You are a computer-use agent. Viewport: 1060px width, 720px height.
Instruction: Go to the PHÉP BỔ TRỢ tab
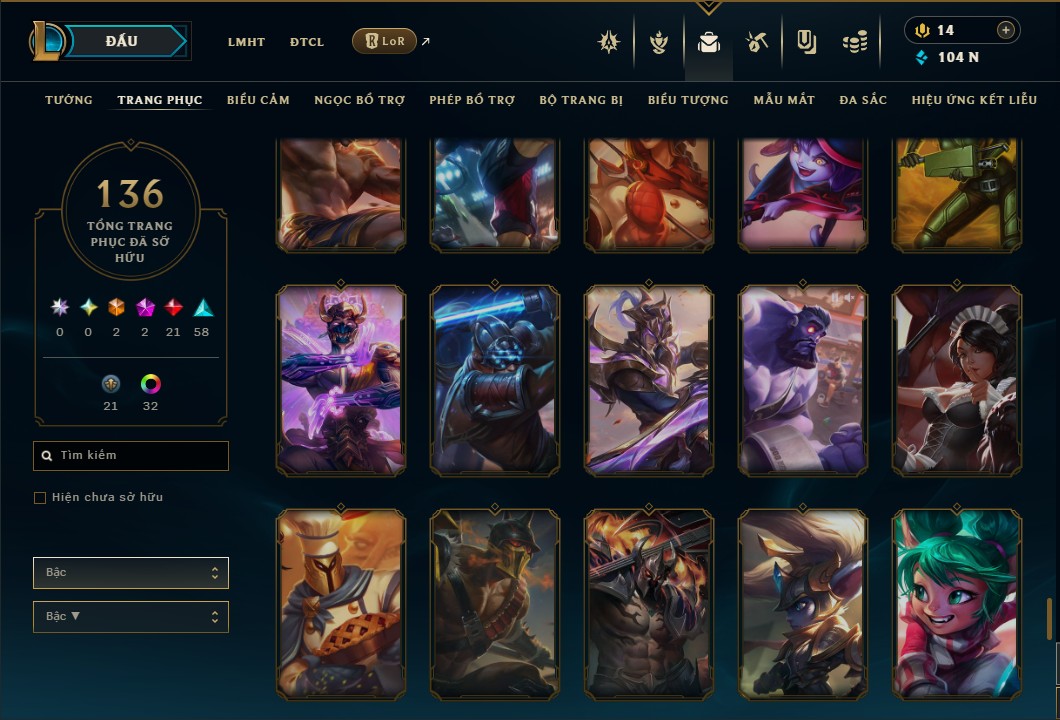point(472,100)
